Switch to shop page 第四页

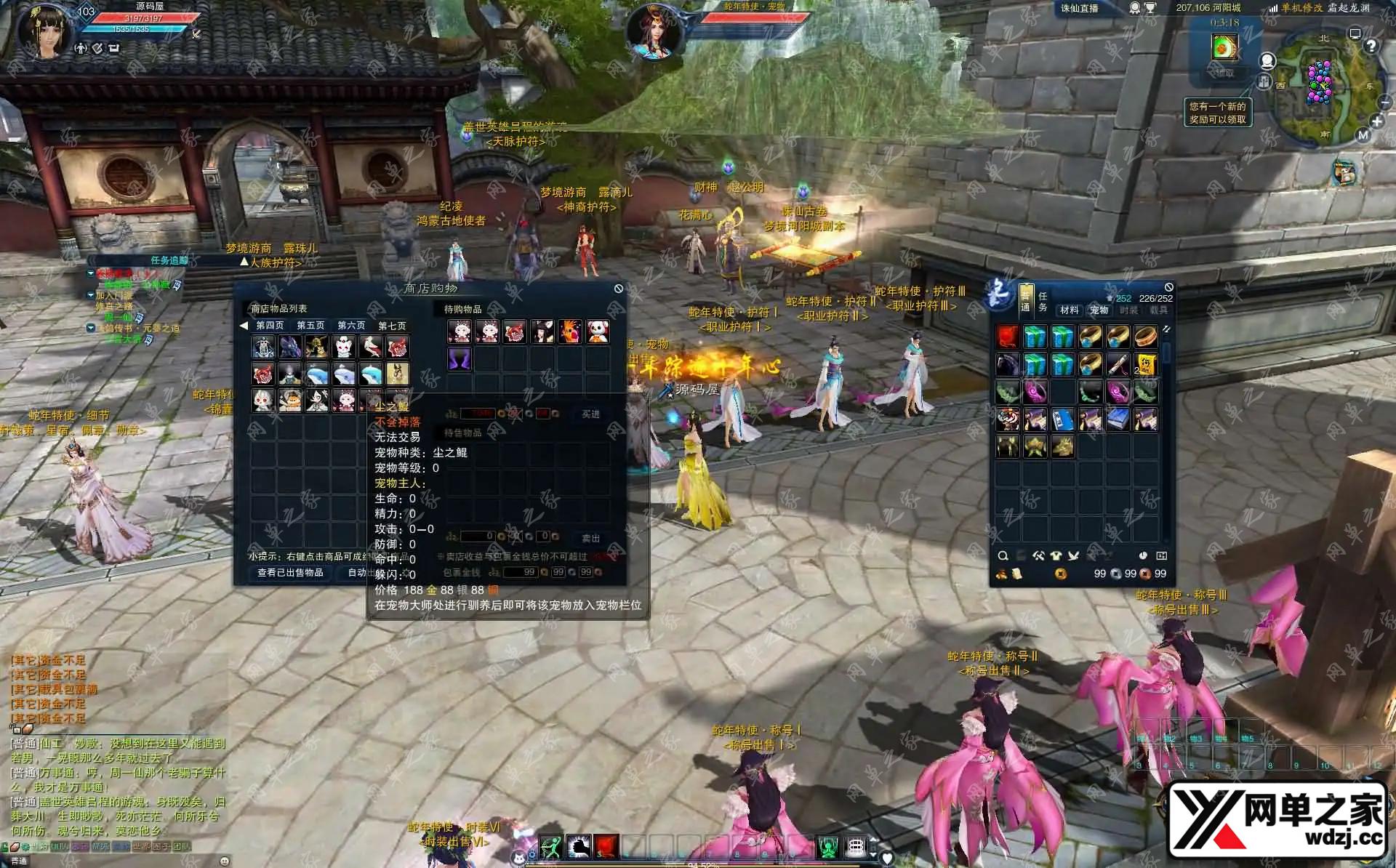click(x=270, y=326)
